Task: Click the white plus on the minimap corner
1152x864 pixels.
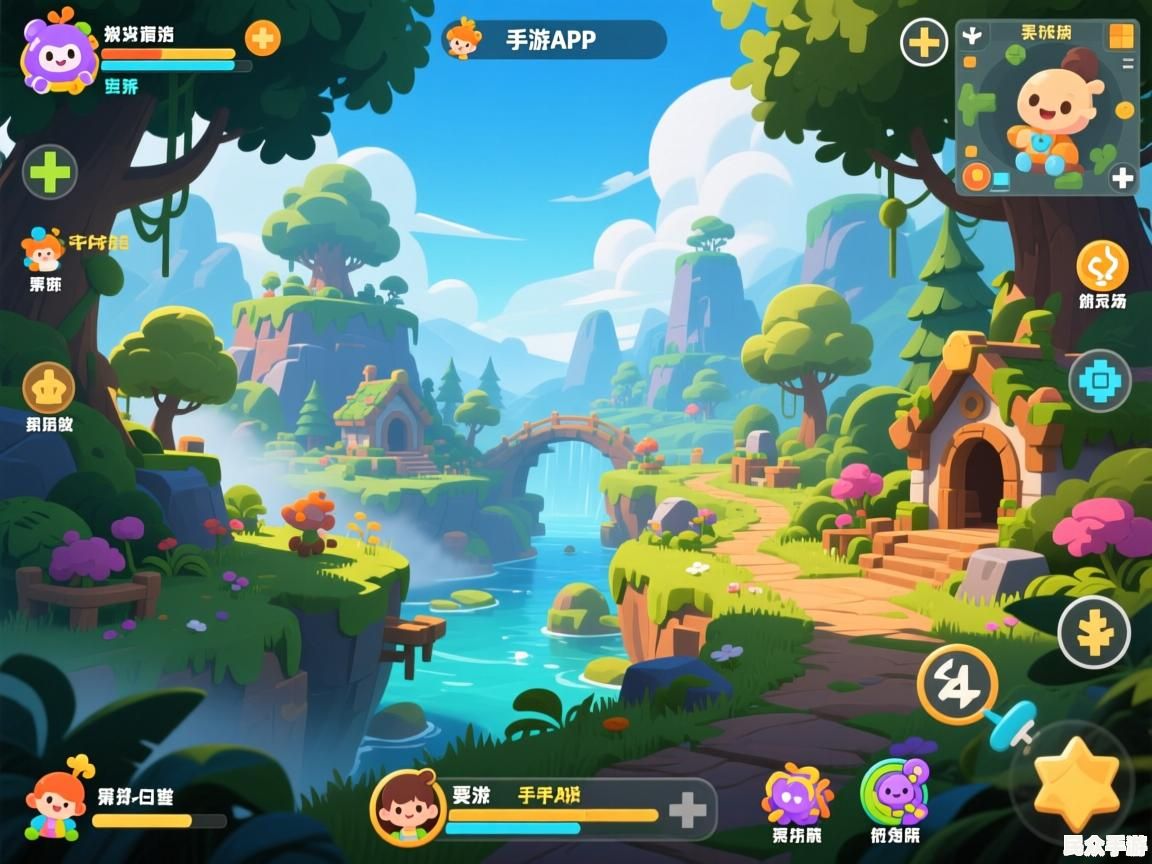Action: coord(1123,178)
